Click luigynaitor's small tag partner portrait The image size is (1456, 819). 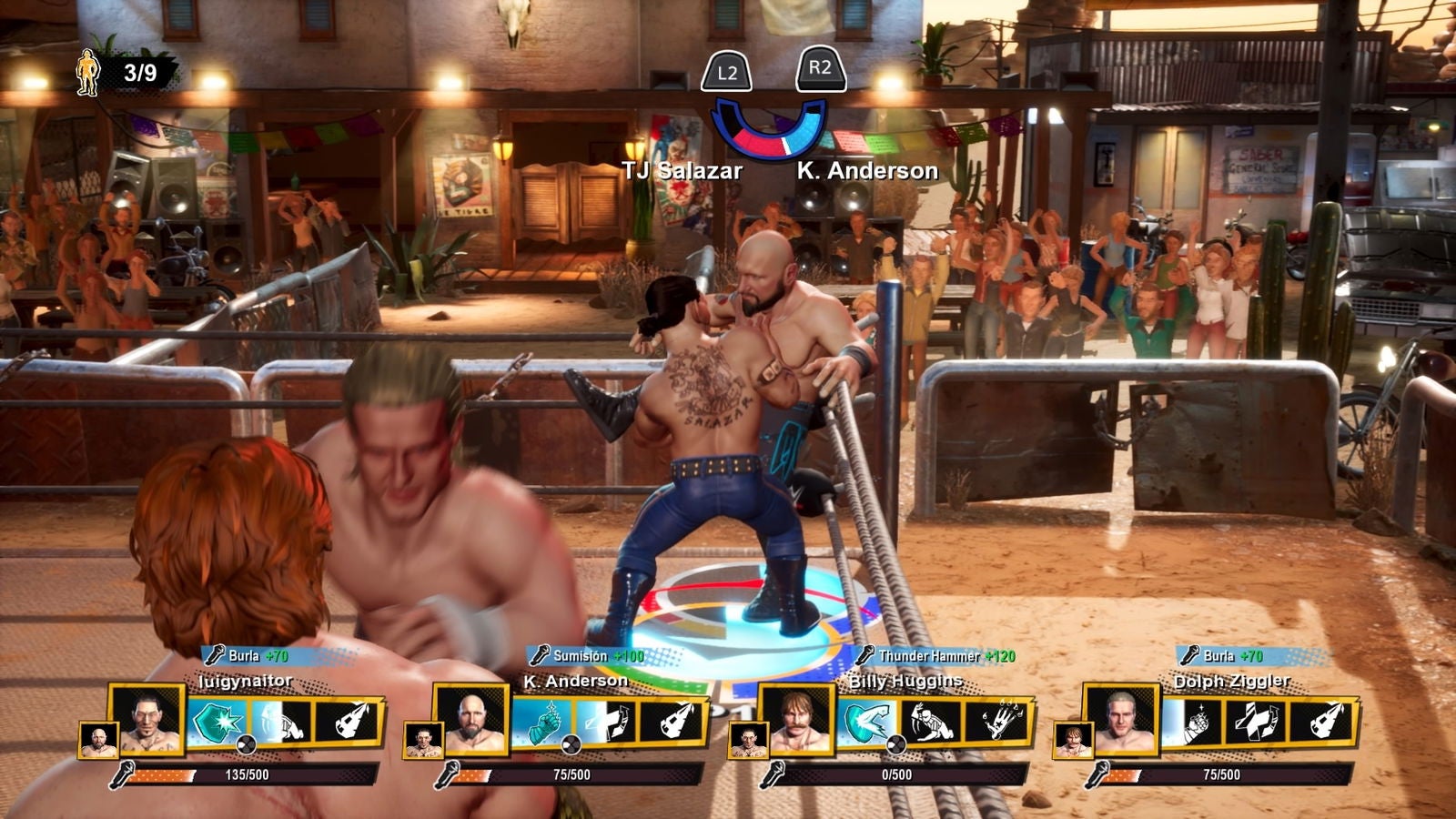[97, 740]
